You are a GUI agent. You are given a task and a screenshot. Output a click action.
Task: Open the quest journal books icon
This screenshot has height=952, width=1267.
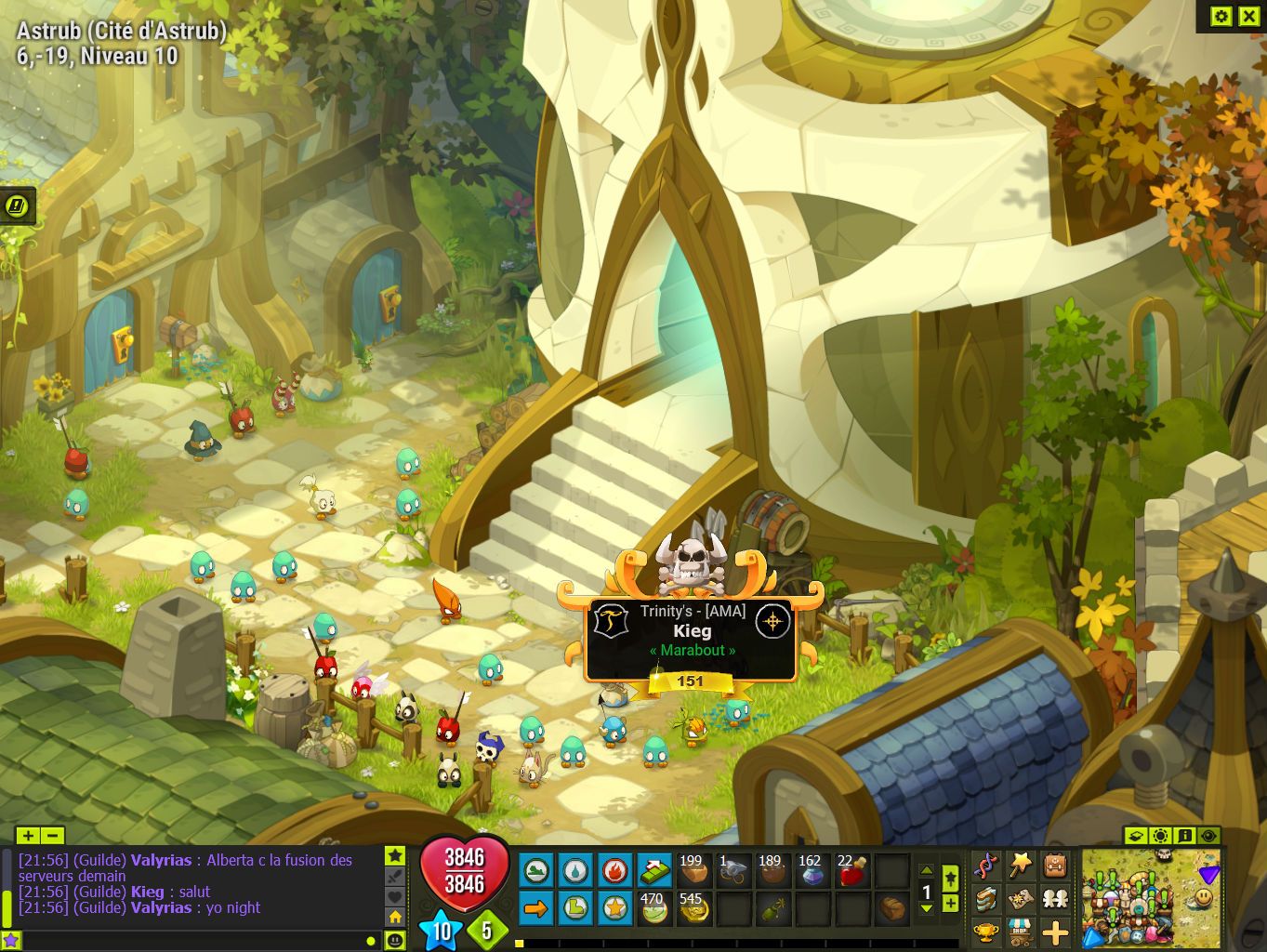[987, 899]
